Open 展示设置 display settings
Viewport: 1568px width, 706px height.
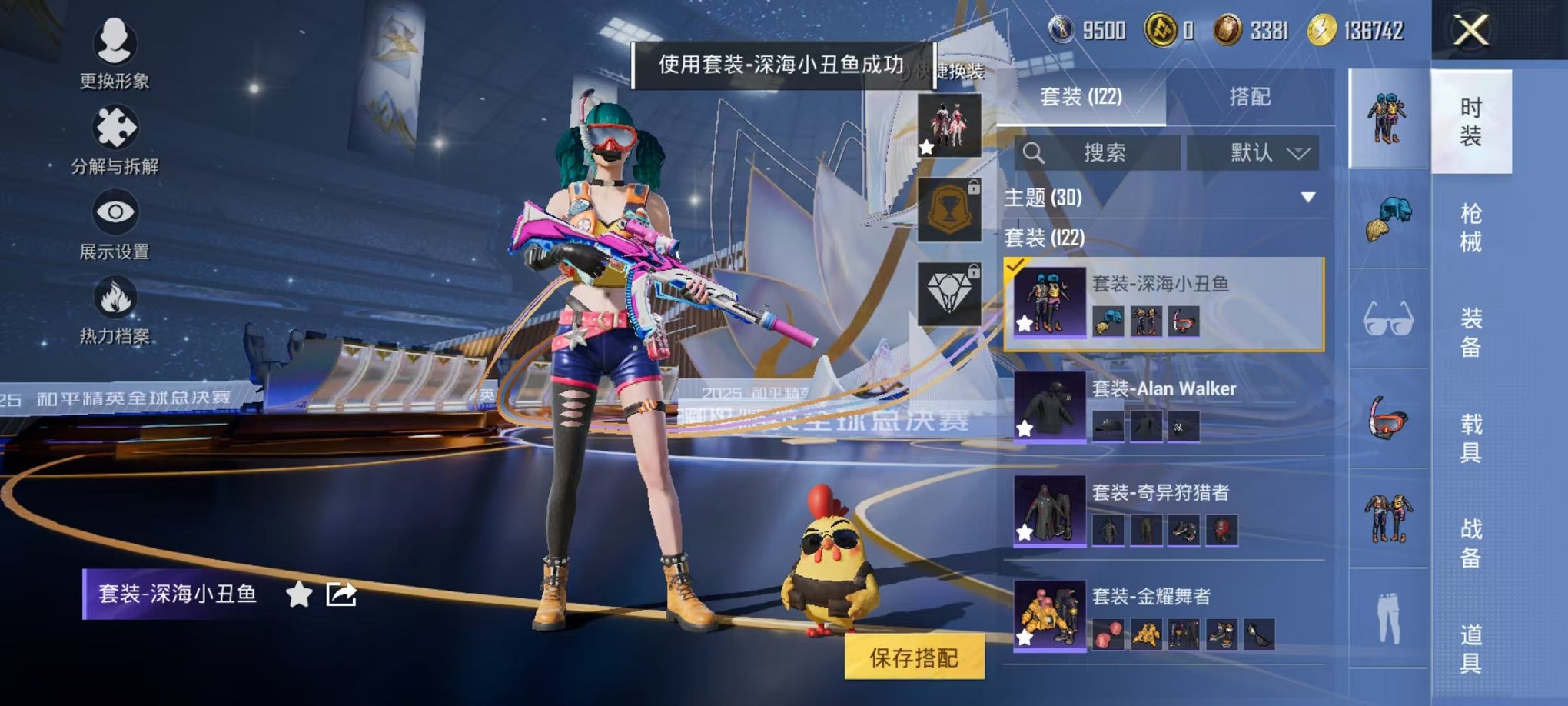115,223
